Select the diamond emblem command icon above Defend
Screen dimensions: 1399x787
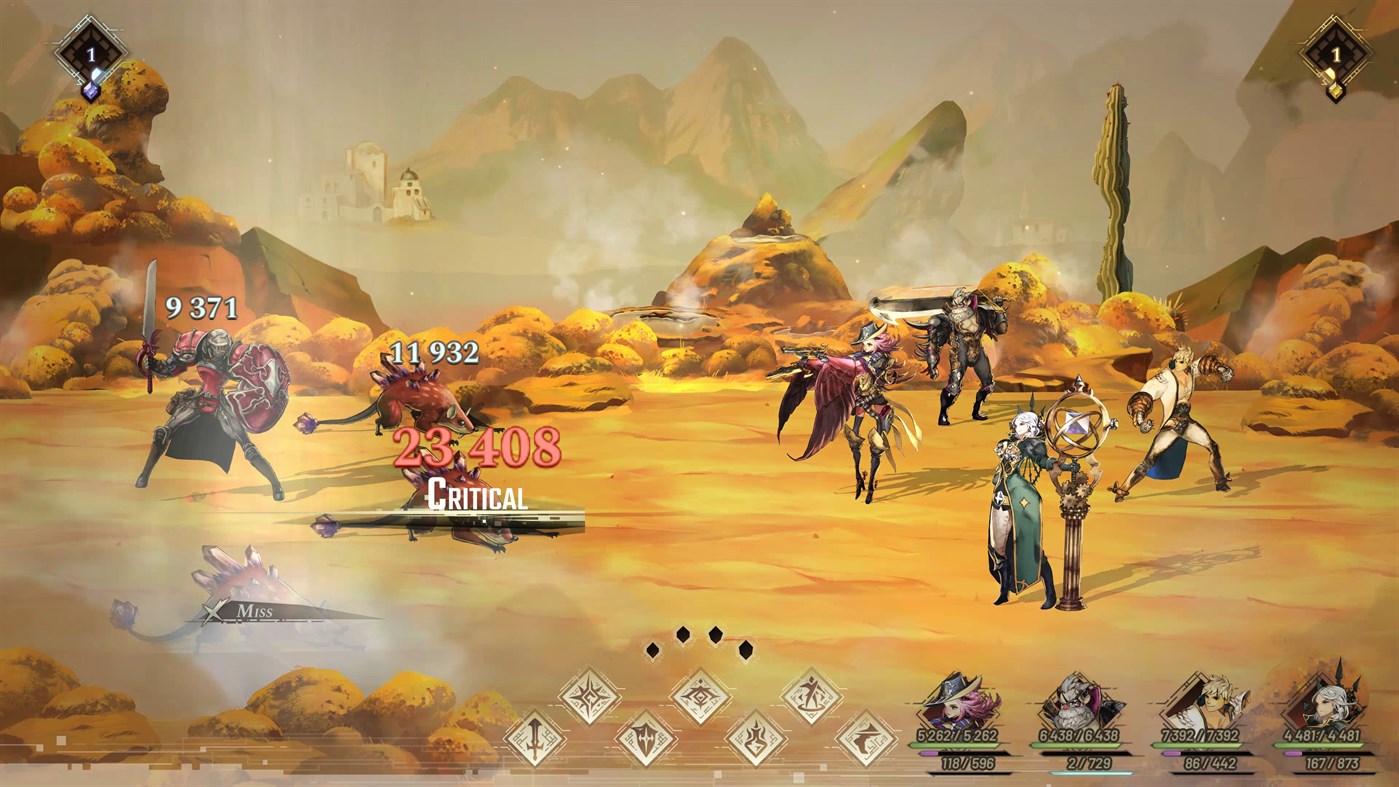tap(700, 696)
